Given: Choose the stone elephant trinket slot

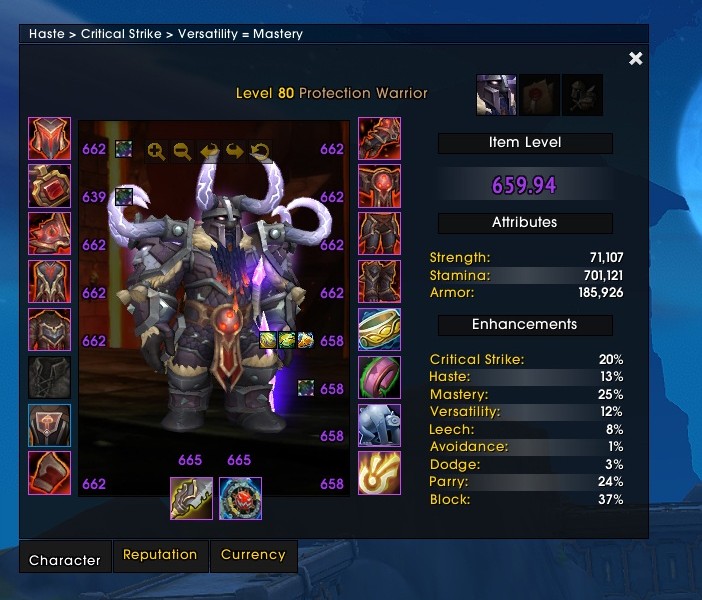Looking at the screenshot, I should 379,426.
